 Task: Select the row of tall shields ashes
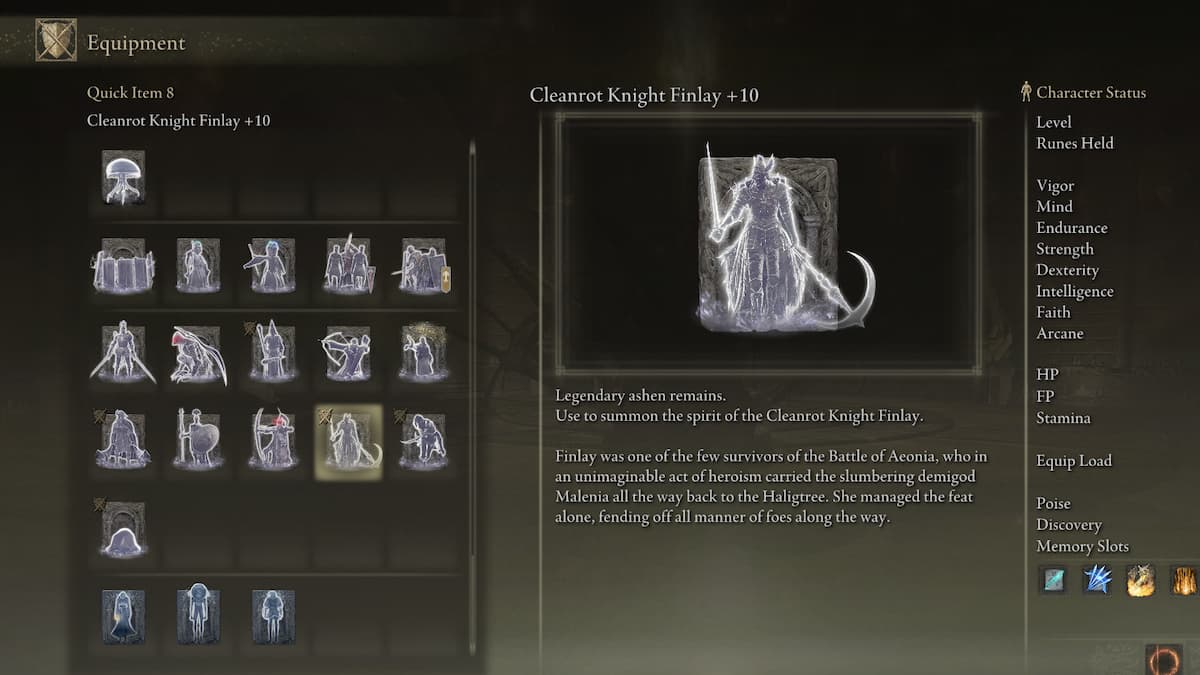(124, 265)
